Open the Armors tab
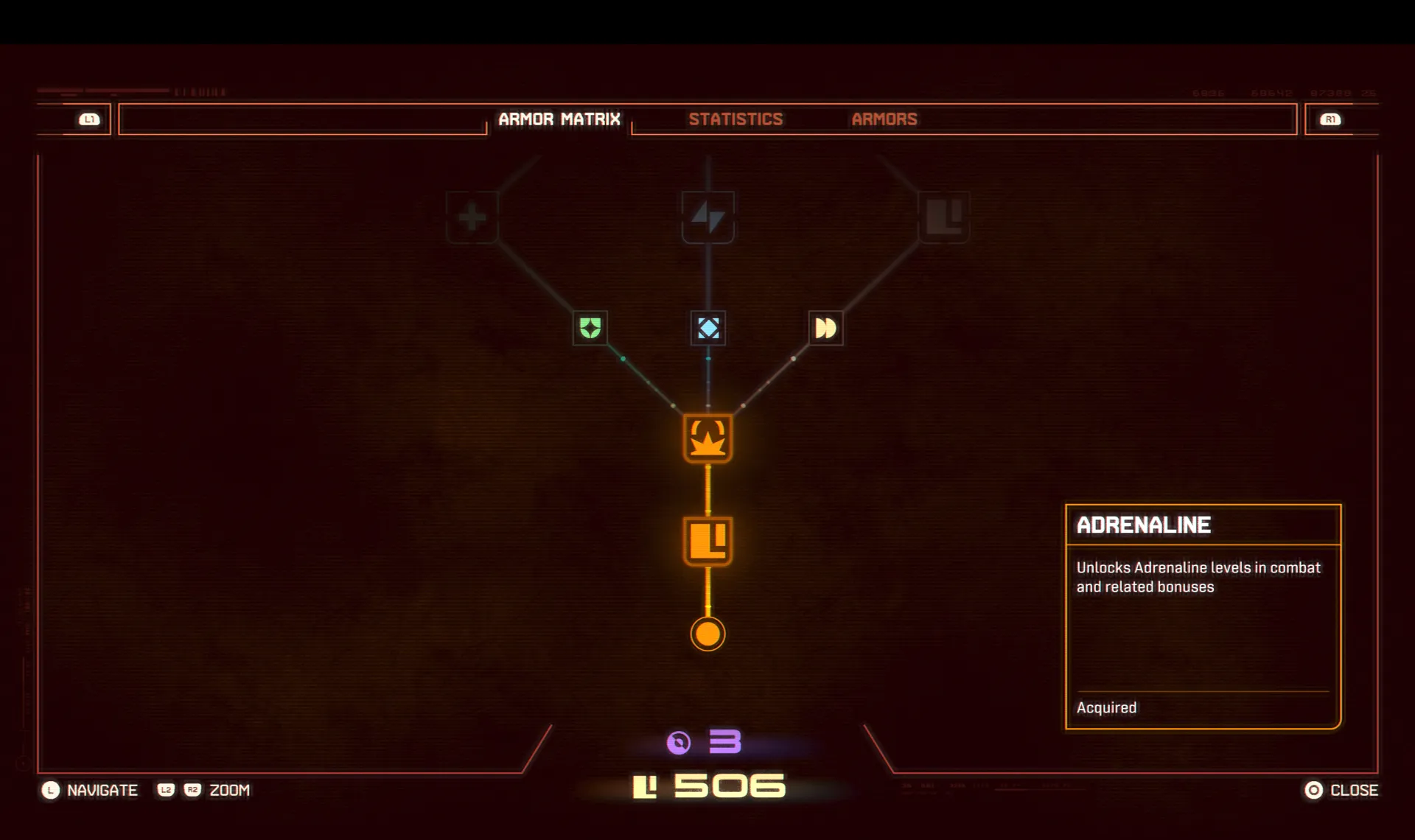 [884, 119]
